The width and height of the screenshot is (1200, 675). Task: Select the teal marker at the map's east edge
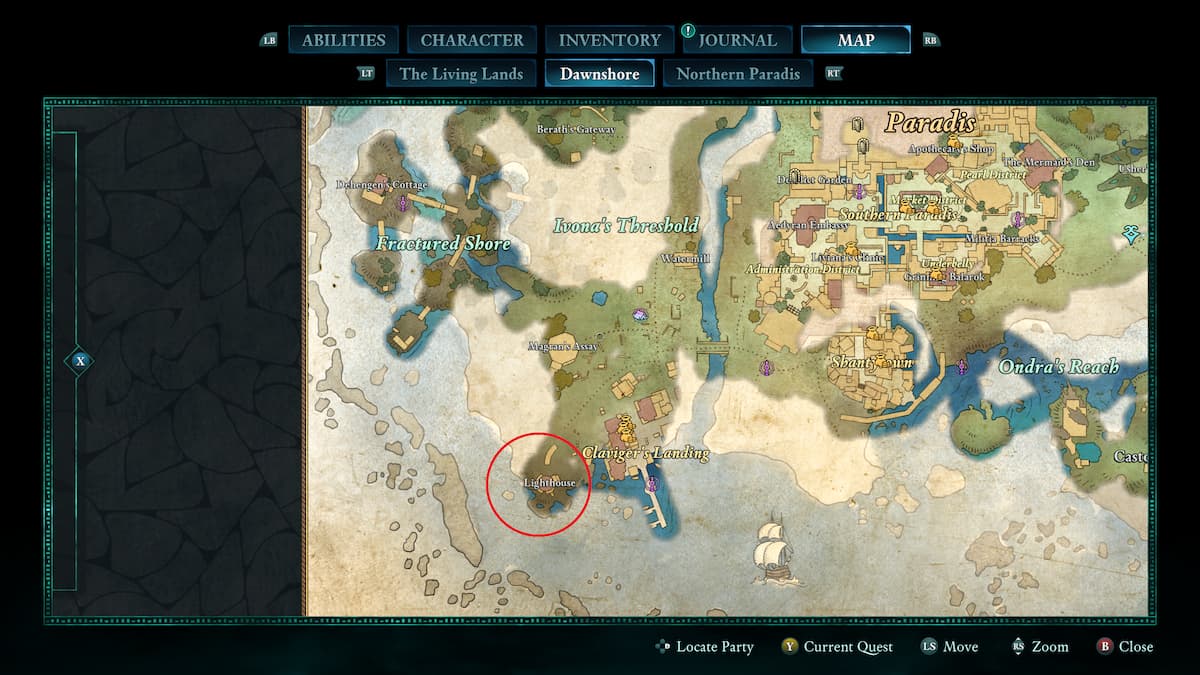pos(1132,234)
